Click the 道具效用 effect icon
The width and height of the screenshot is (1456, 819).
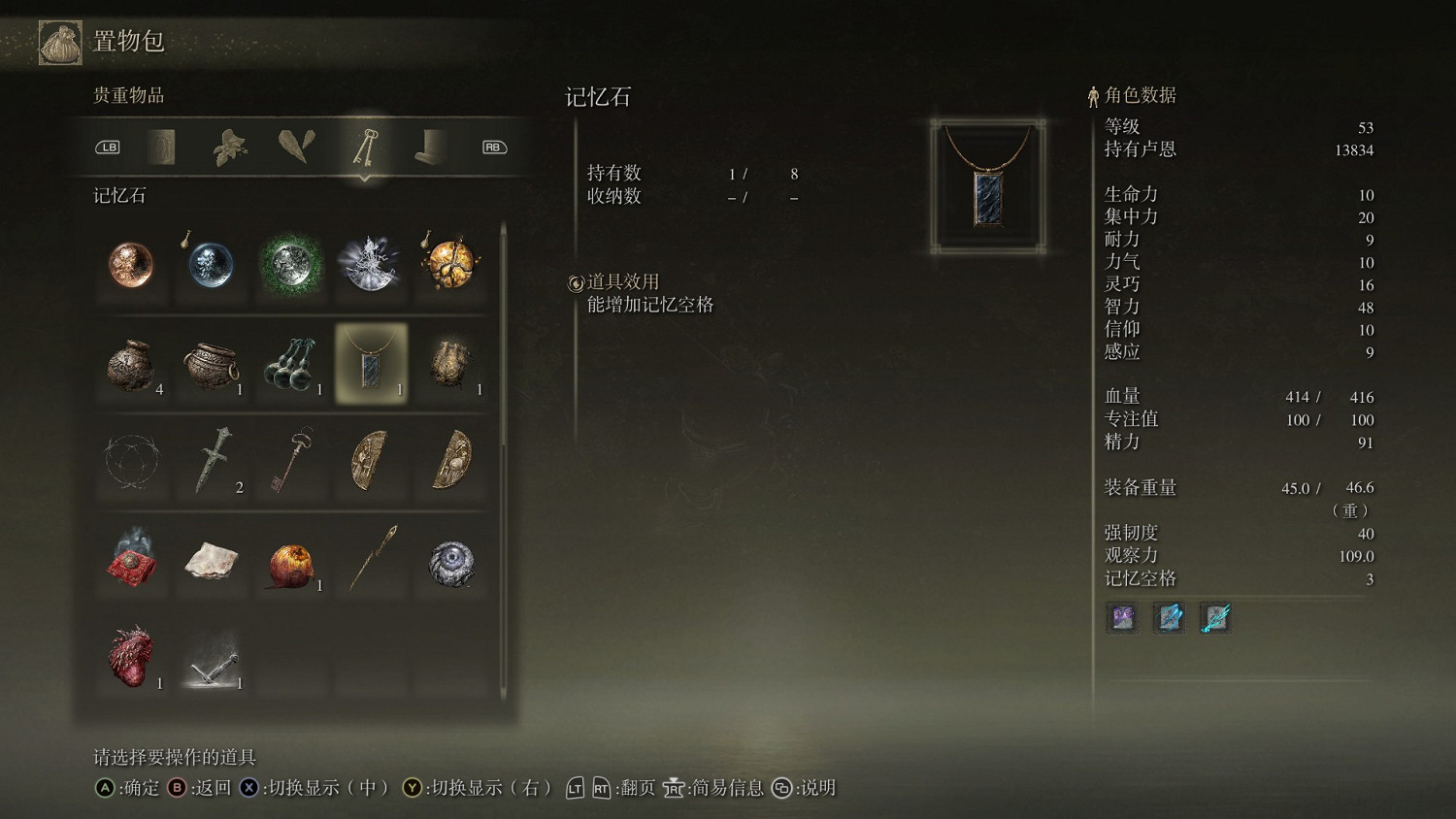tap(574, 282)
